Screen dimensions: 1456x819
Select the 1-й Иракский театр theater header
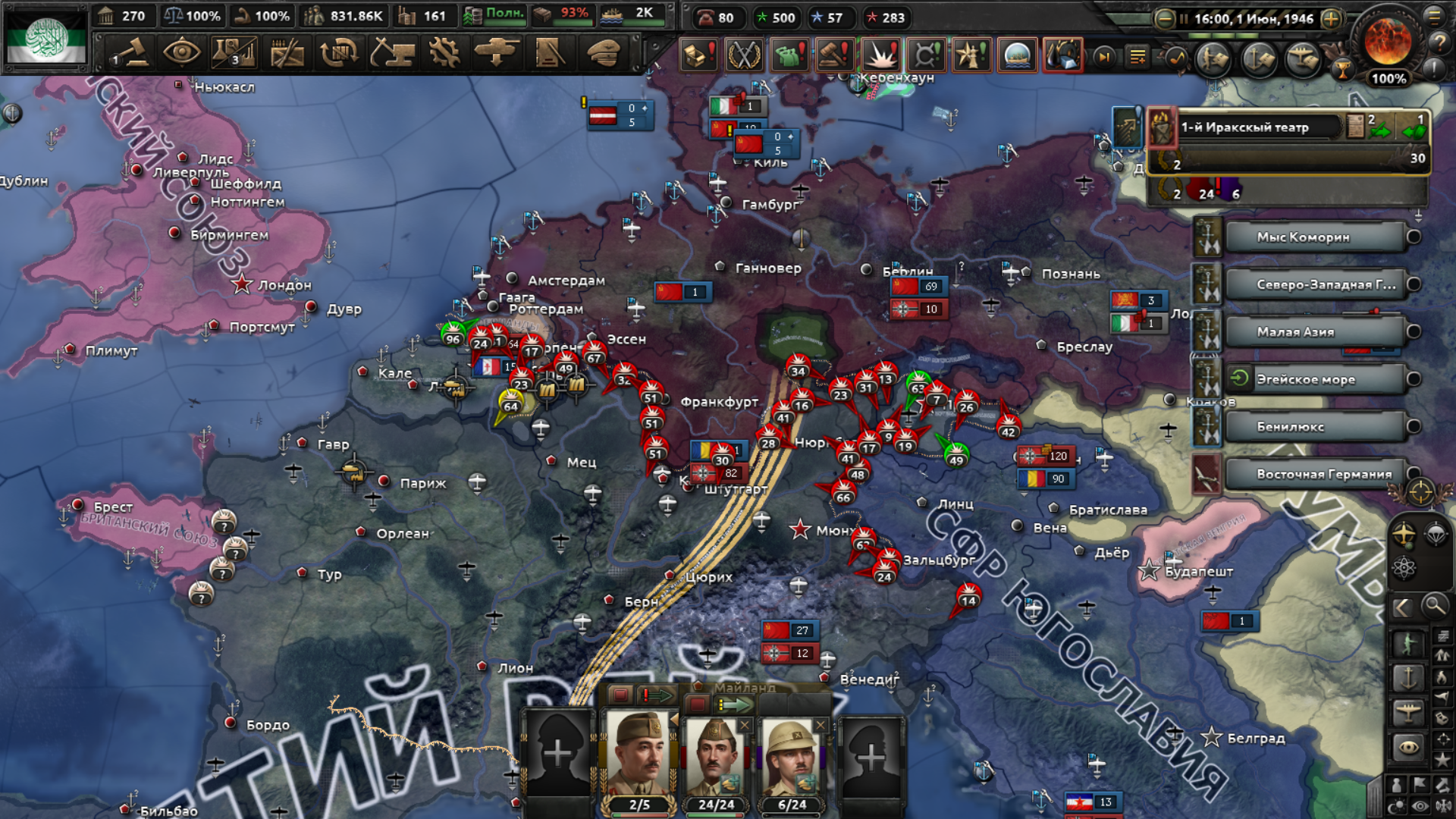(1259, 127)
